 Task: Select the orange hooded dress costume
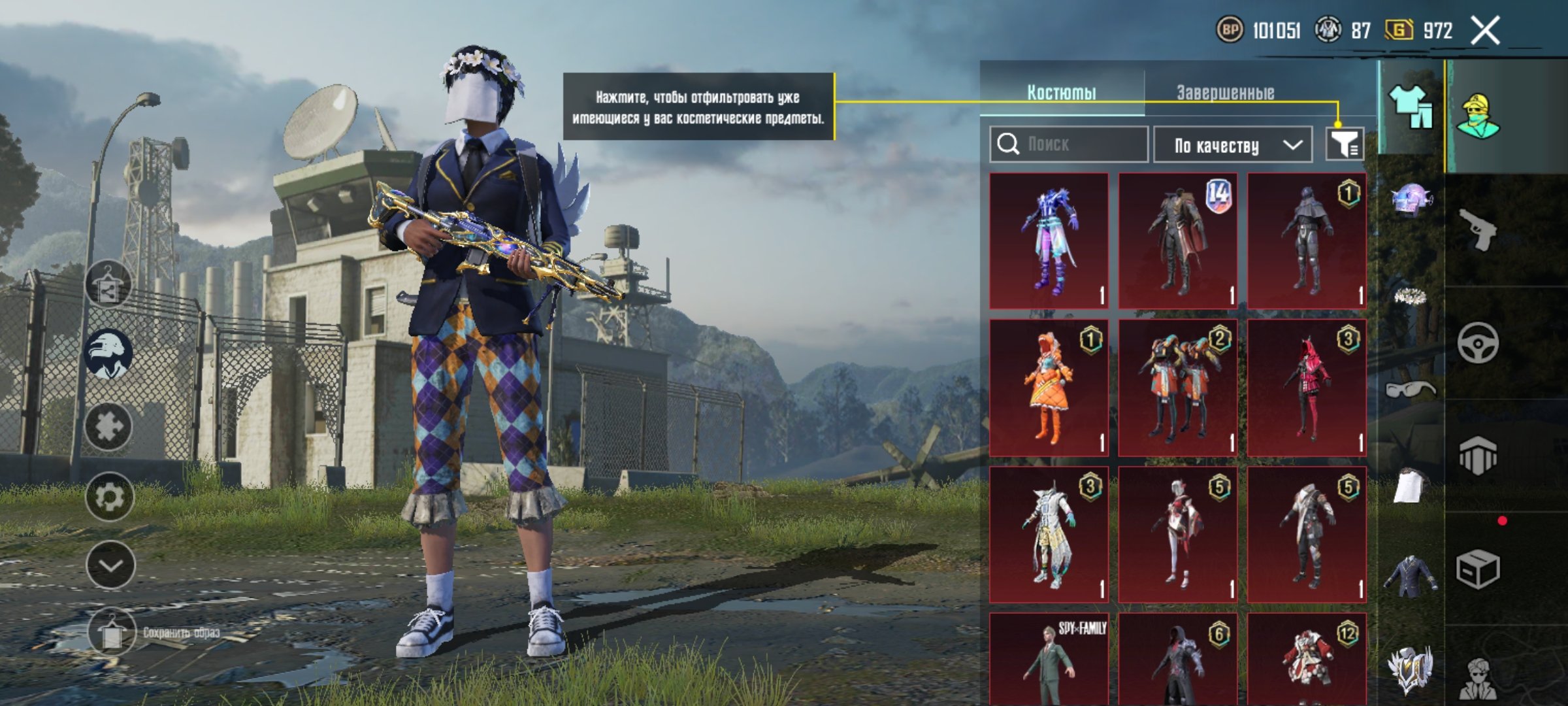1049,388
